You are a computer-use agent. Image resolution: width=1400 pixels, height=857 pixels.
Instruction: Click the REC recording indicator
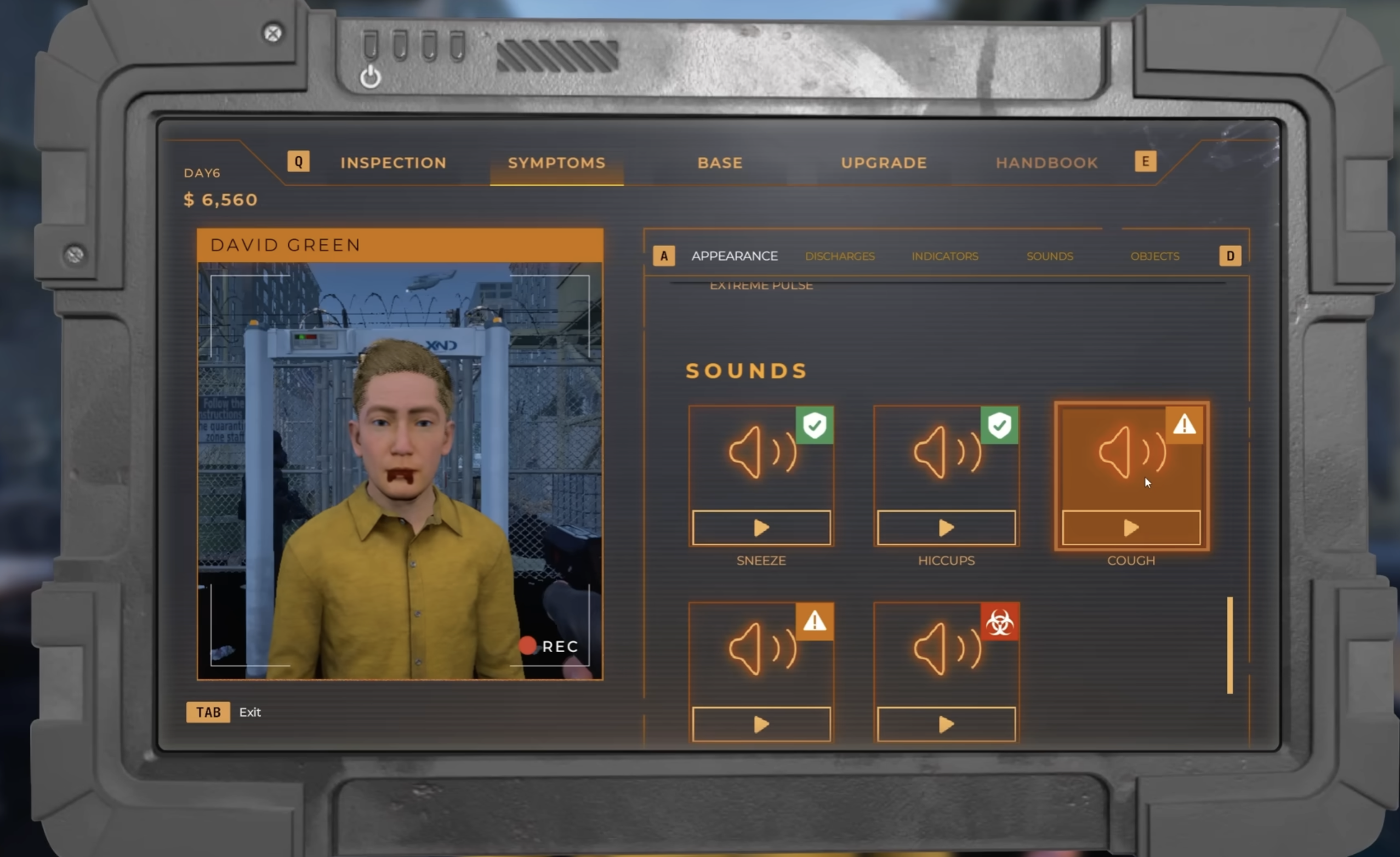[x=548, y=645]
